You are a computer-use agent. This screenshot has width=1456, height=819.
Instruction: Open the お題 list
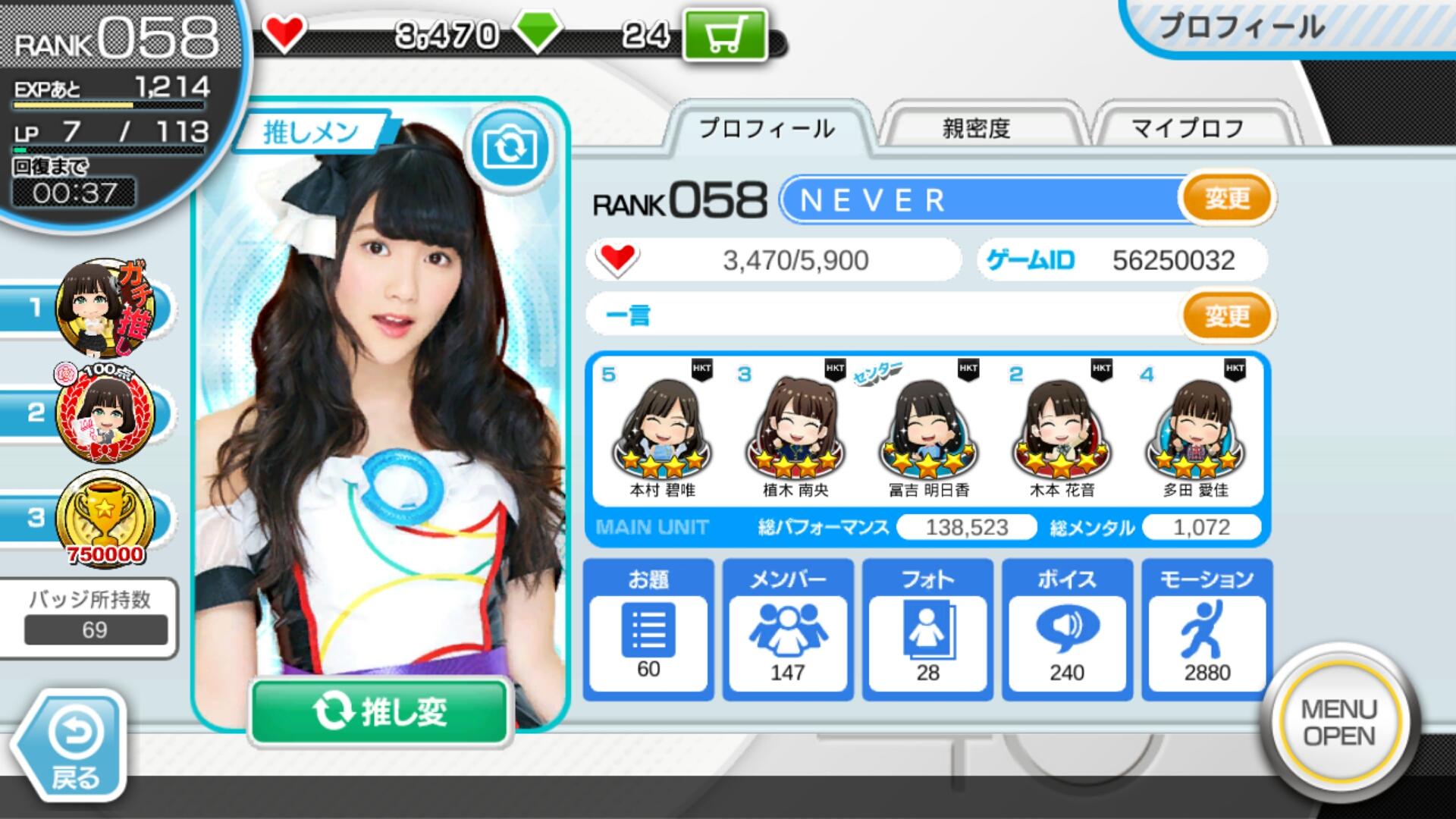click(x=648, y=629)
